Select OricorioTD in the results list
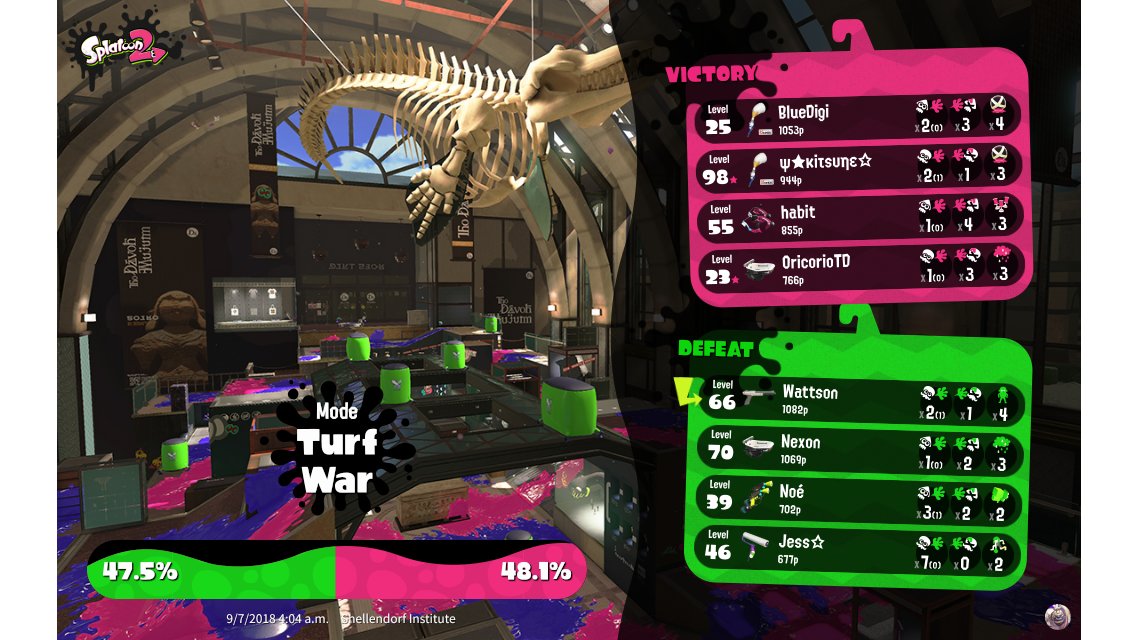The height and width of the screenshot is (640, 1138). 860,267
